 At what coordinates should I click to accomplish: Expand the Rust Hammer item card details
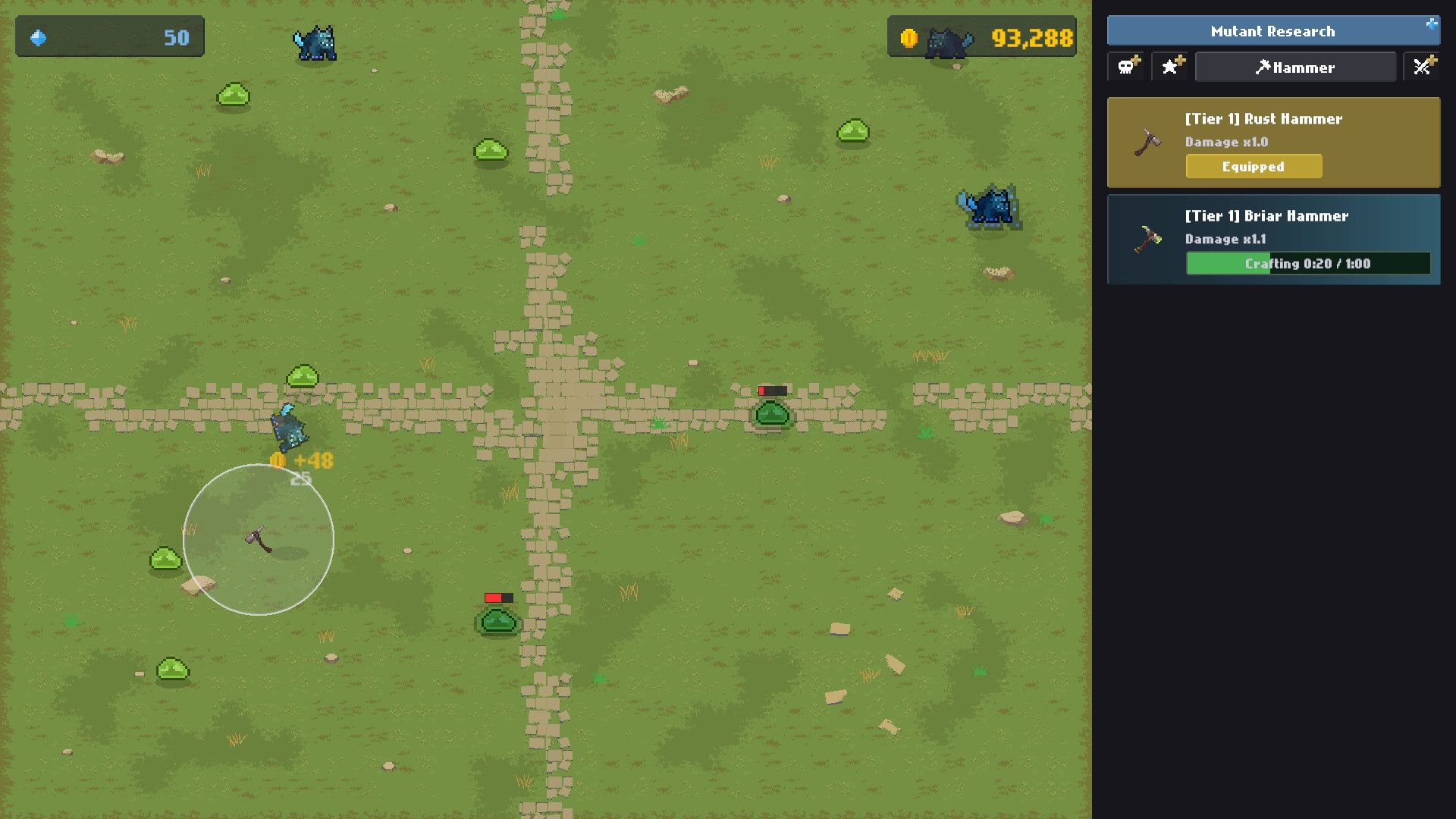(1272, 143)
